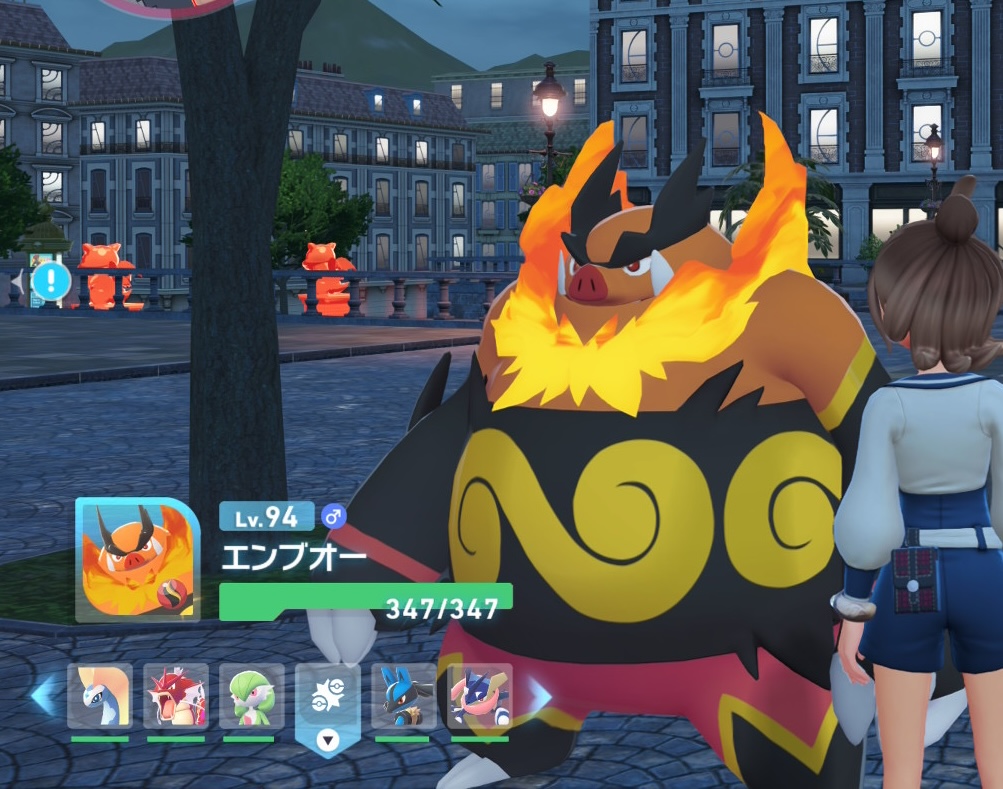Pick the red Gyarados party slot
Screen dimensions: 1003x789
(176, 696)
